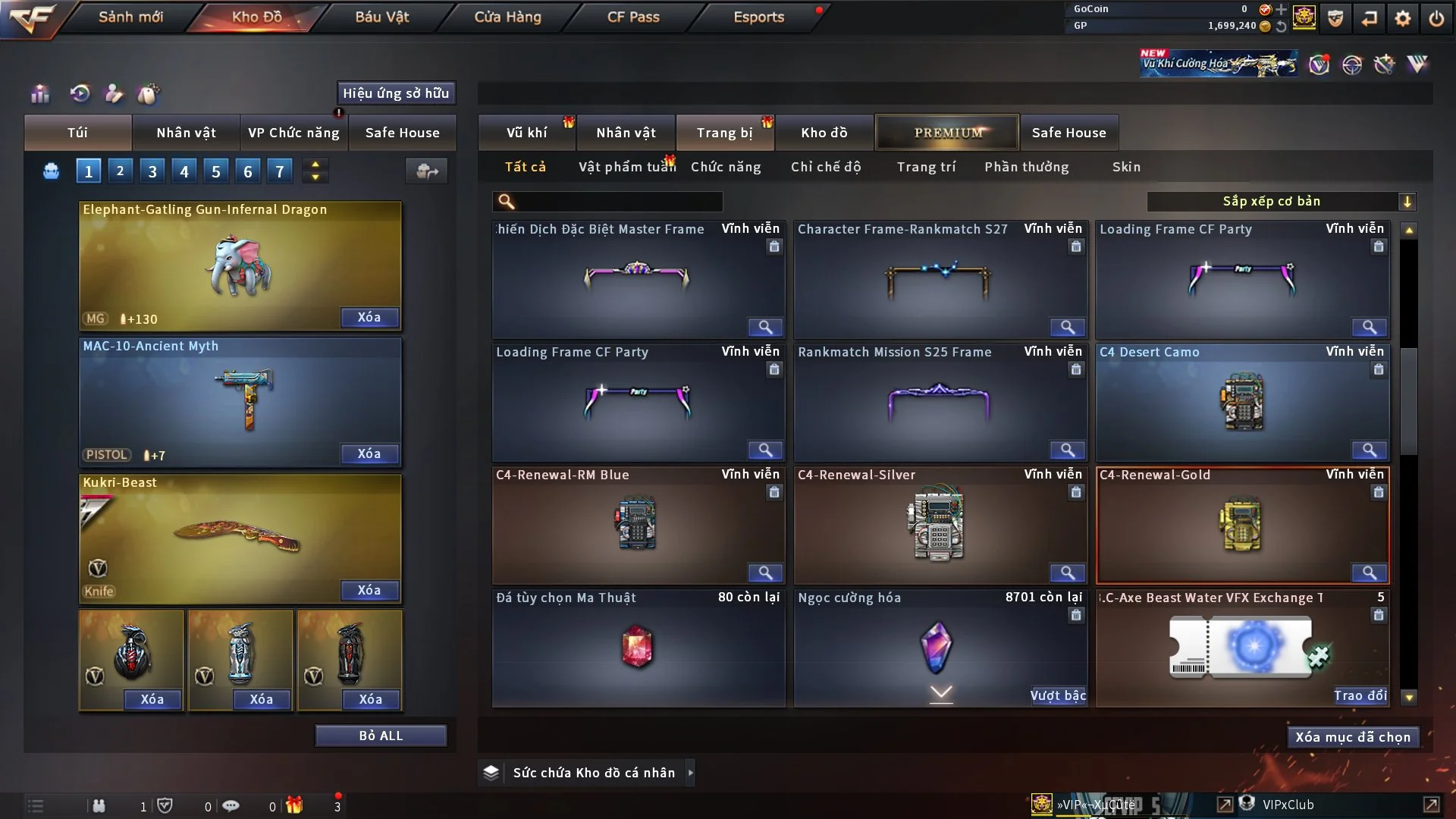Open the Sảnh mới lobby menu
The image size is (1456, 819).
coord(130,17)
